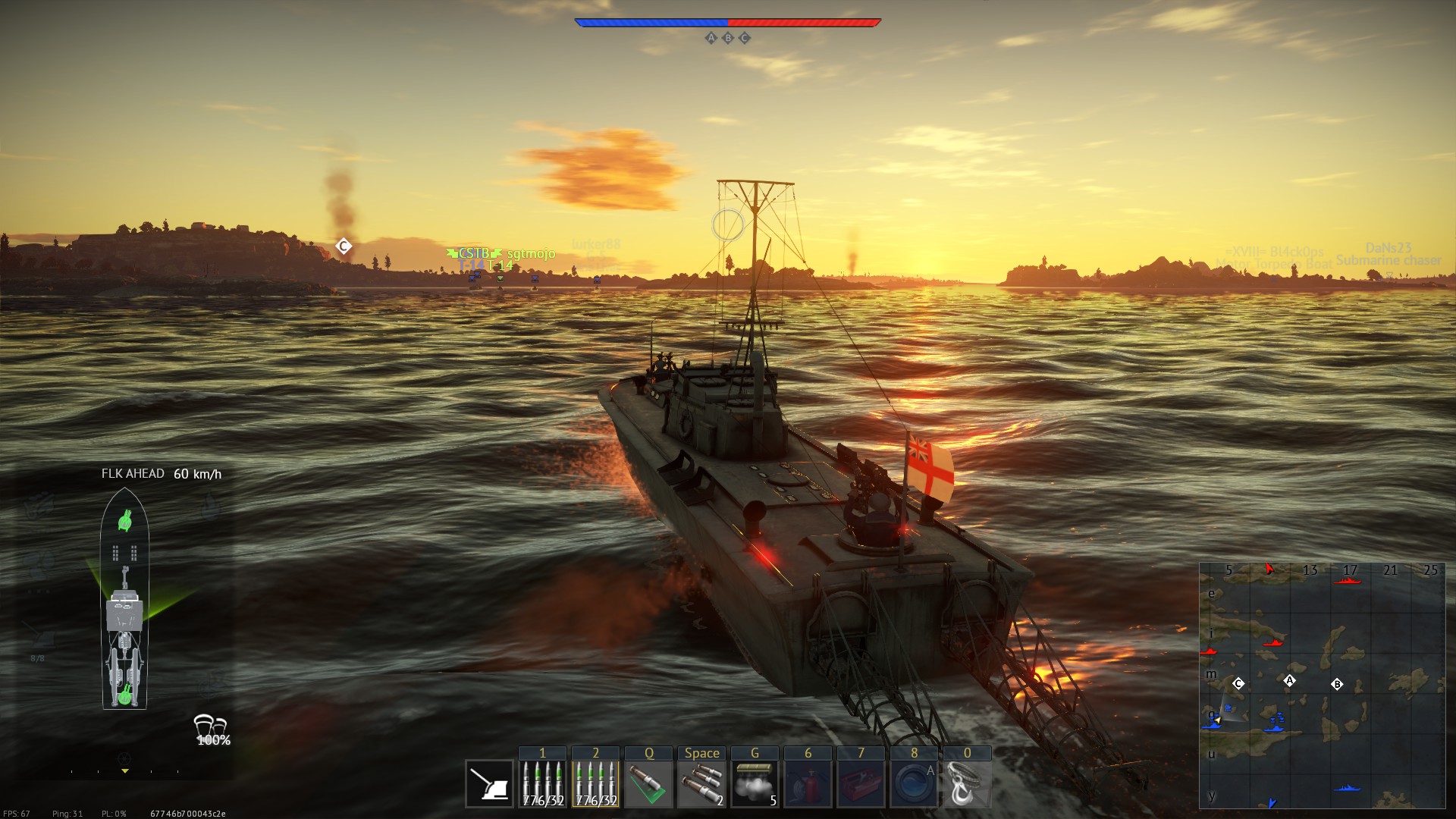The width and height of the screenshot is (1456, 819).
Task: Activate the tow hook rope slot
Action: click(x=967, y=784)
